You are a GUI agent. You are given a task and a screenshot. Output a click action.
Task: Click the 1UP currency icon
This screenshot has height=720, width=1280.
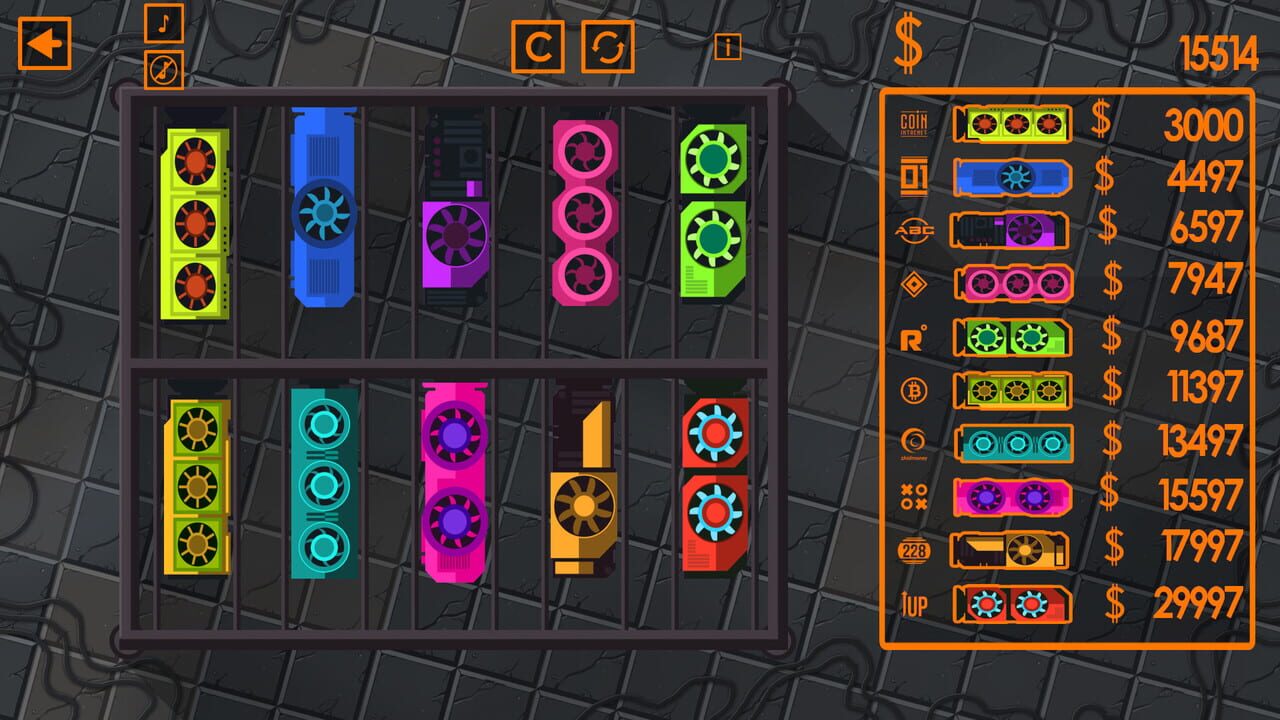(x=915, y=604)
